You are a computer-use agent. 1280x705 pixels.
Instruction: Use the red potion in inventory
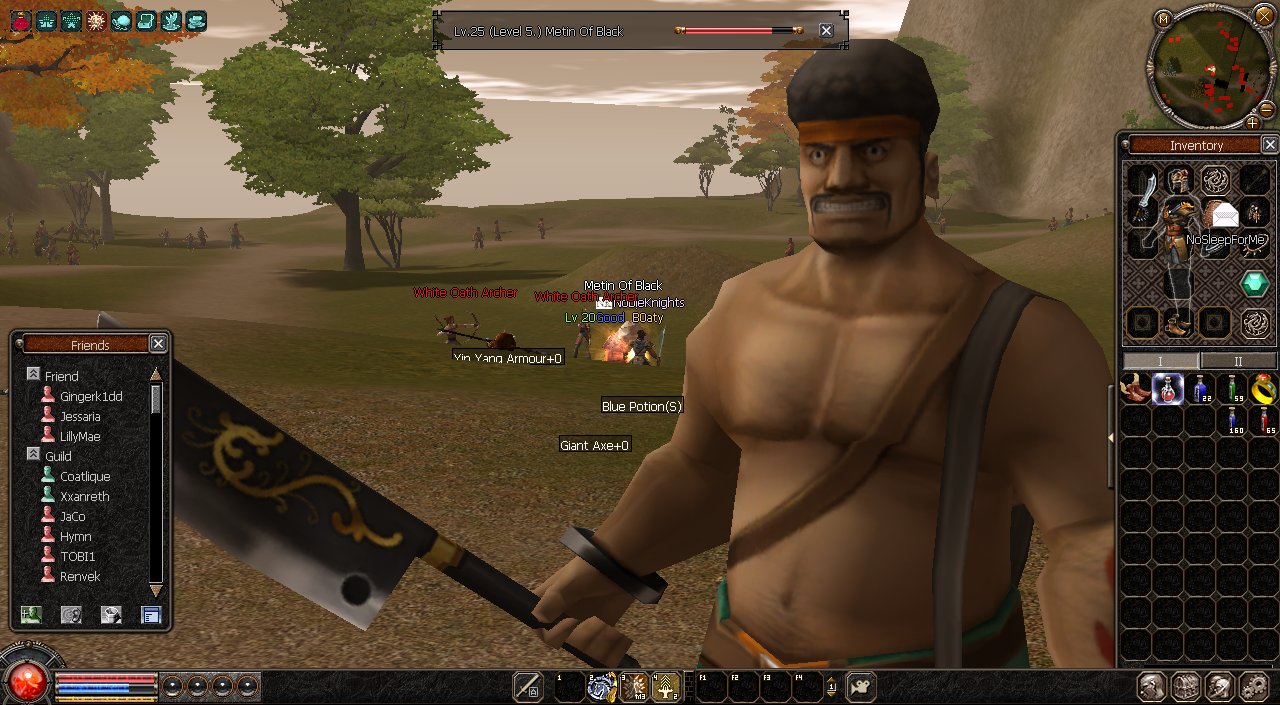pos(1263,420)
